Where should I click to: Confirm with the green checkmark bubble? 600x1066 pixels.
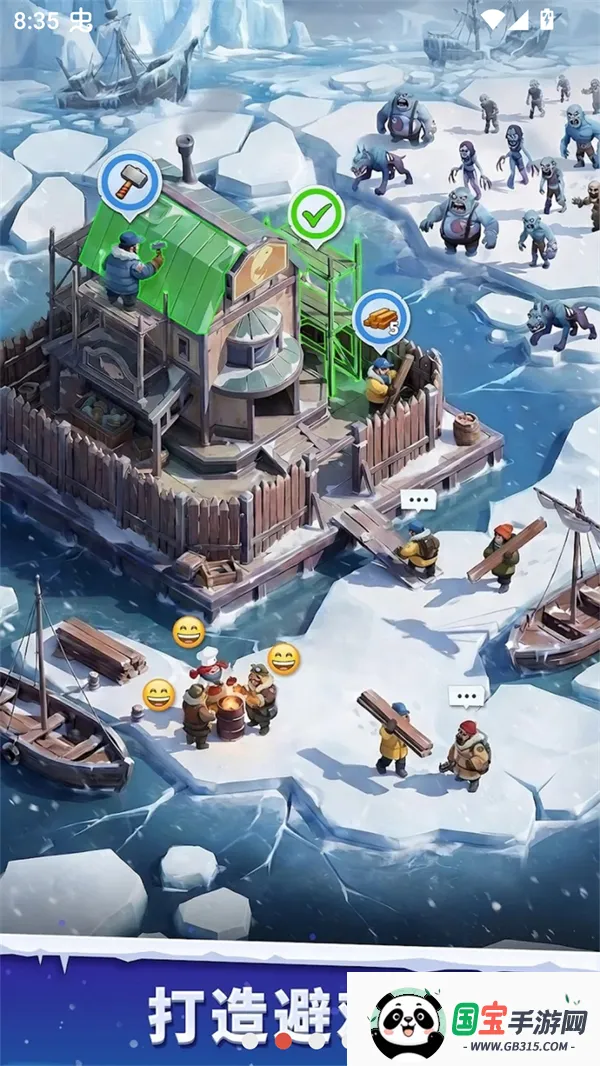(316, 213)
